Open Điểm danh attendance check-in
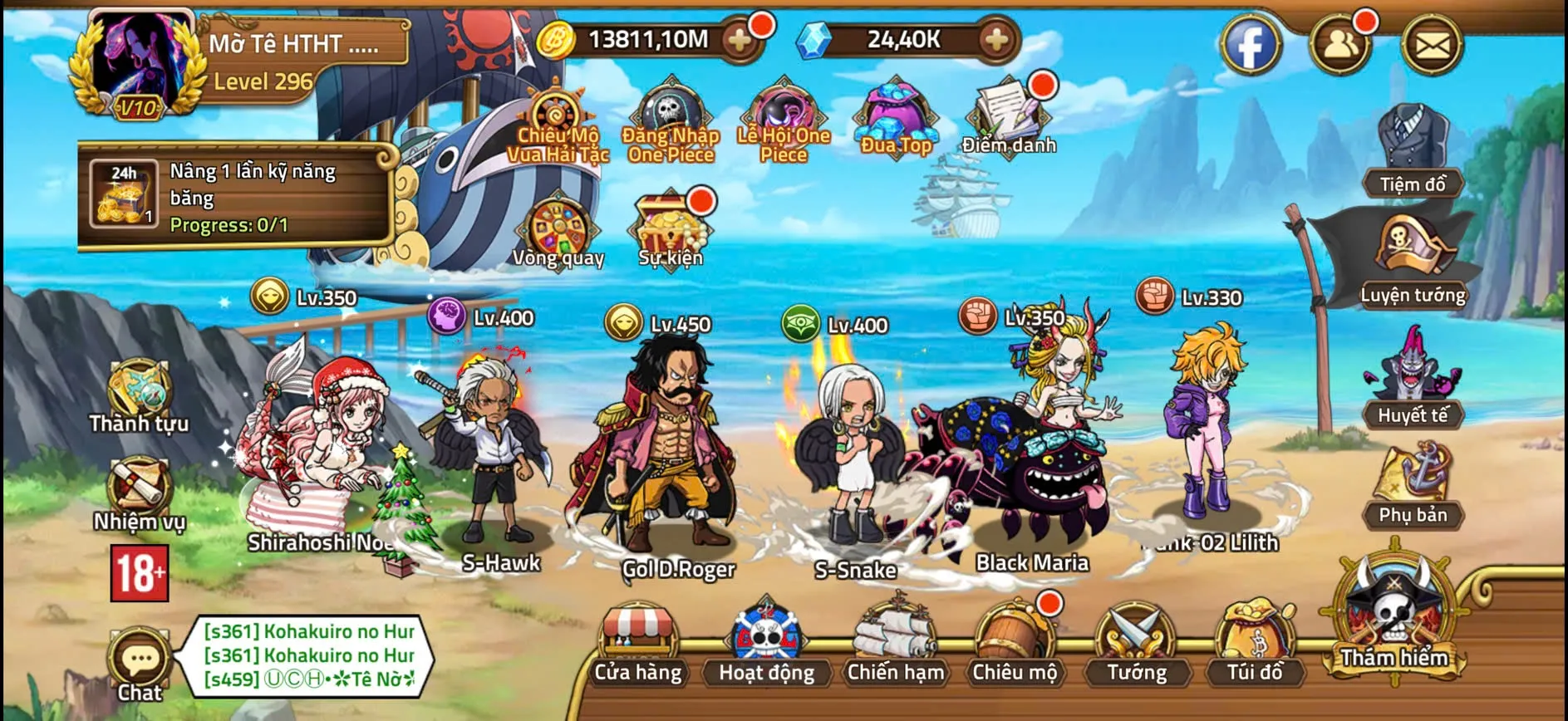Screen dimensions: 1568x721 [x=1010, y=112]
